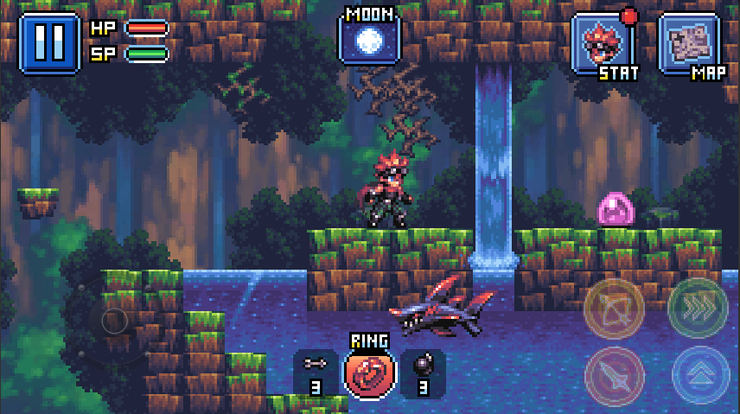The image size is (740, 414).
Task: Touch the virtual joystick
Action: pyautogui.click(x=116, y=321)
